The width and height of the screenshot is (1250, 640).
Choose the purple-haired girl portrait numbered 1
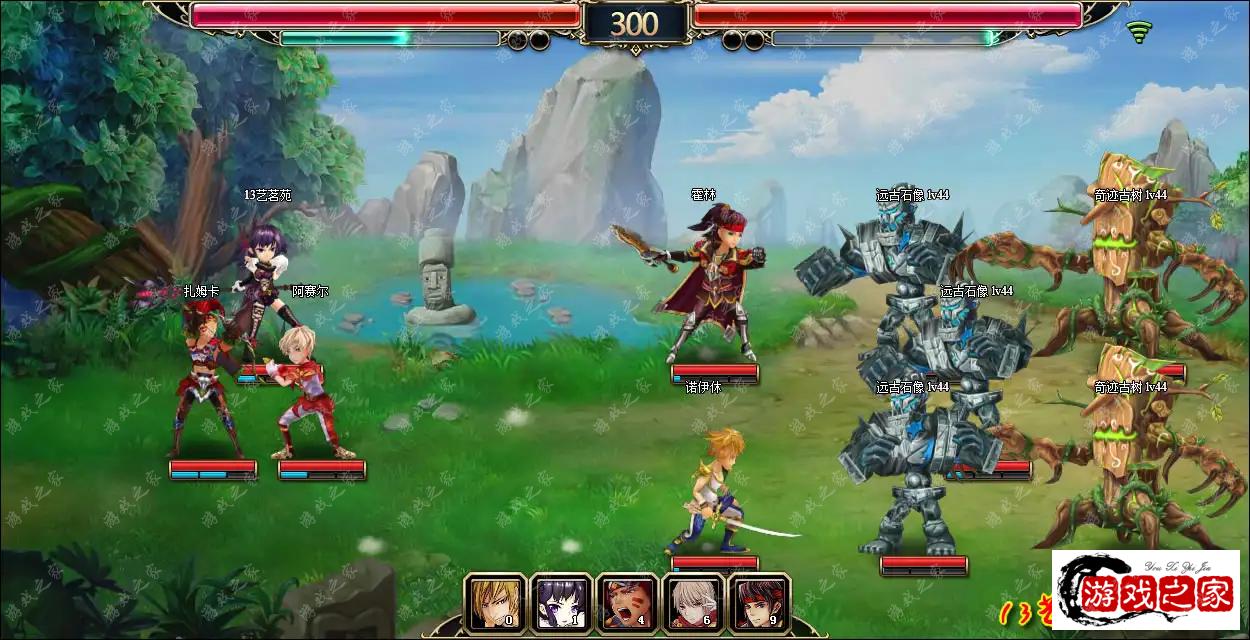[x=560, y=603]
